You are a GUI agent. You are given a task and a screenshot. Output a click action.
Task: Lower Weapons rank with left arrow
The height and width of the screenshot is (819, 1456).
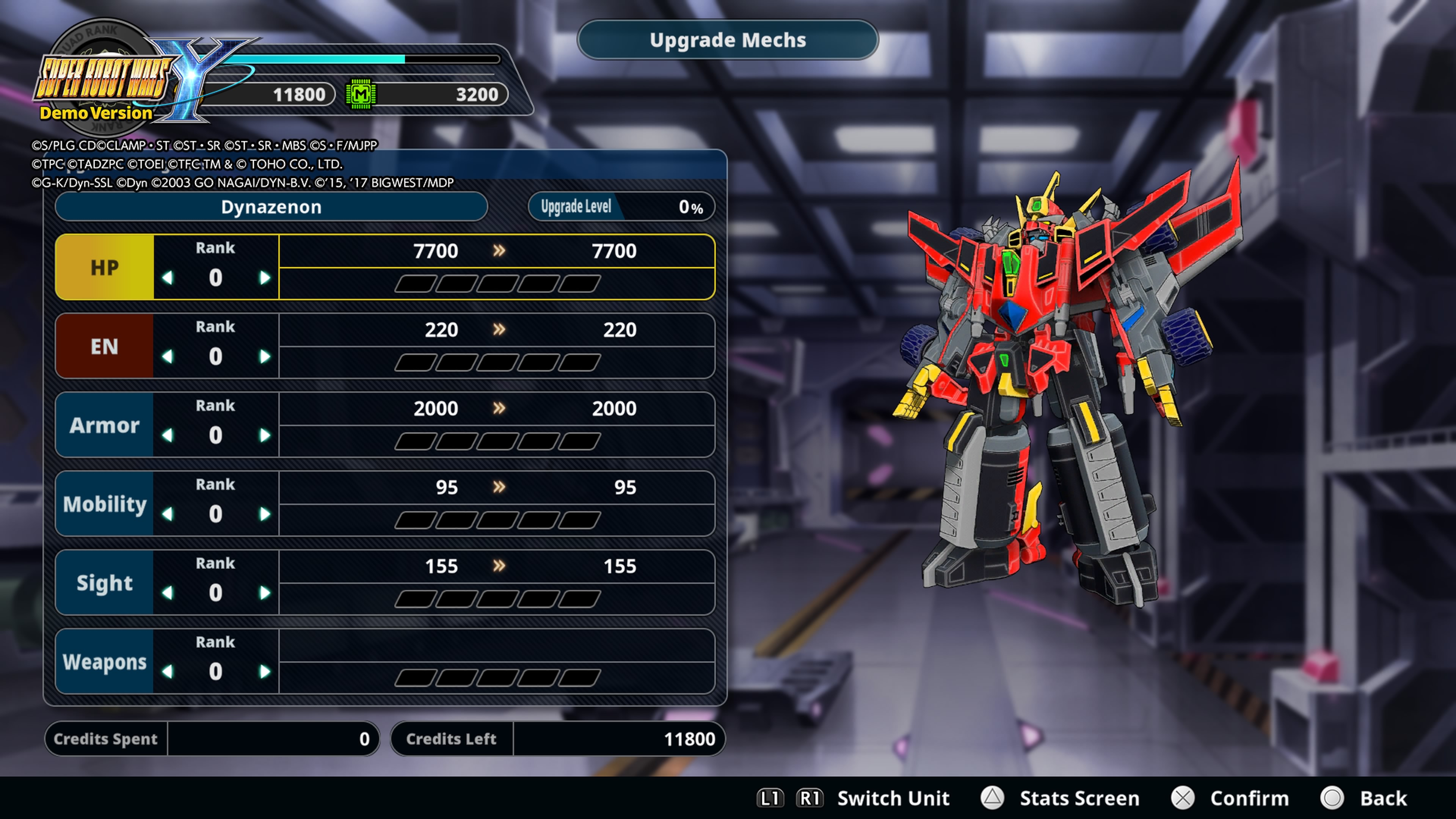point(167,672)
